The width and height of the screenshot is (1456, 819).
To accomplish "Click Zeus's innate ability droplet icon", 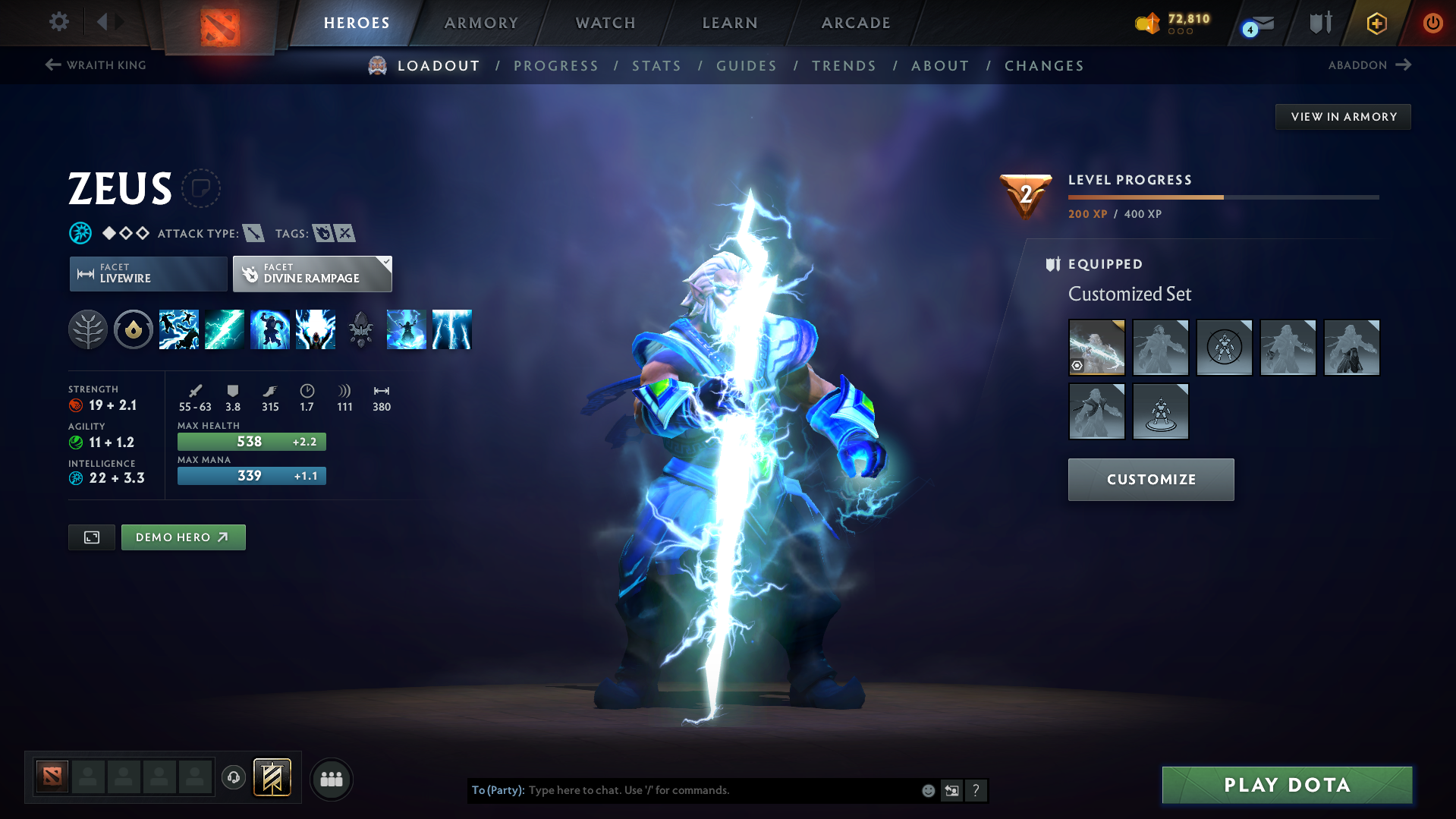I will [134, 329].
